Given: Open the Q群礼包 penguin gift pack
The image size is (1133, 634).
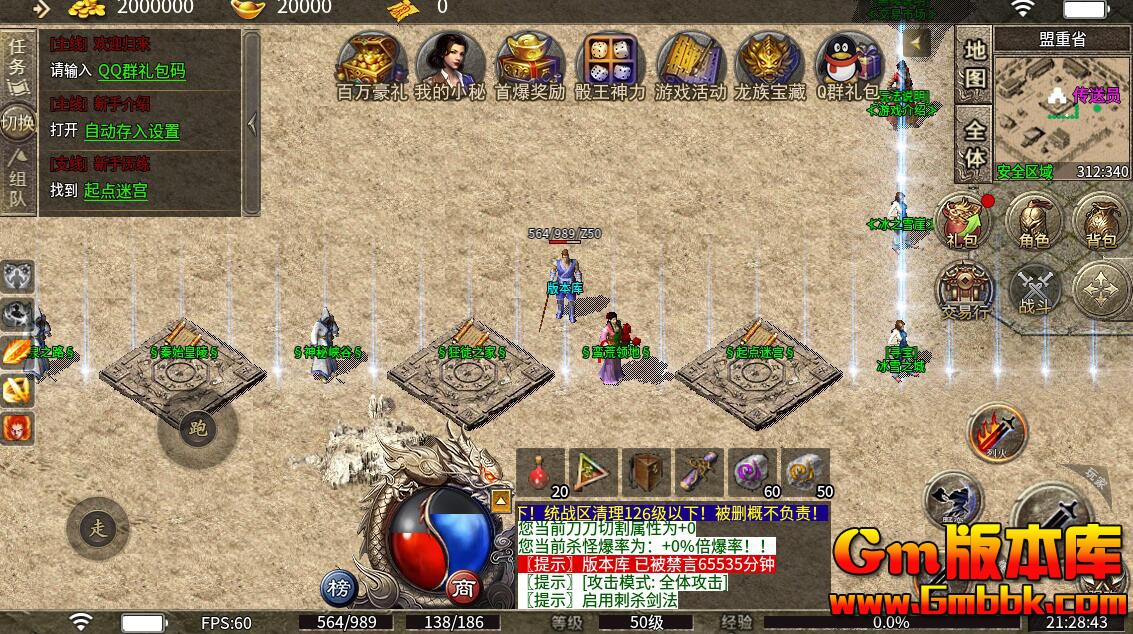Looking at the screenshot, I should [848, 62].
